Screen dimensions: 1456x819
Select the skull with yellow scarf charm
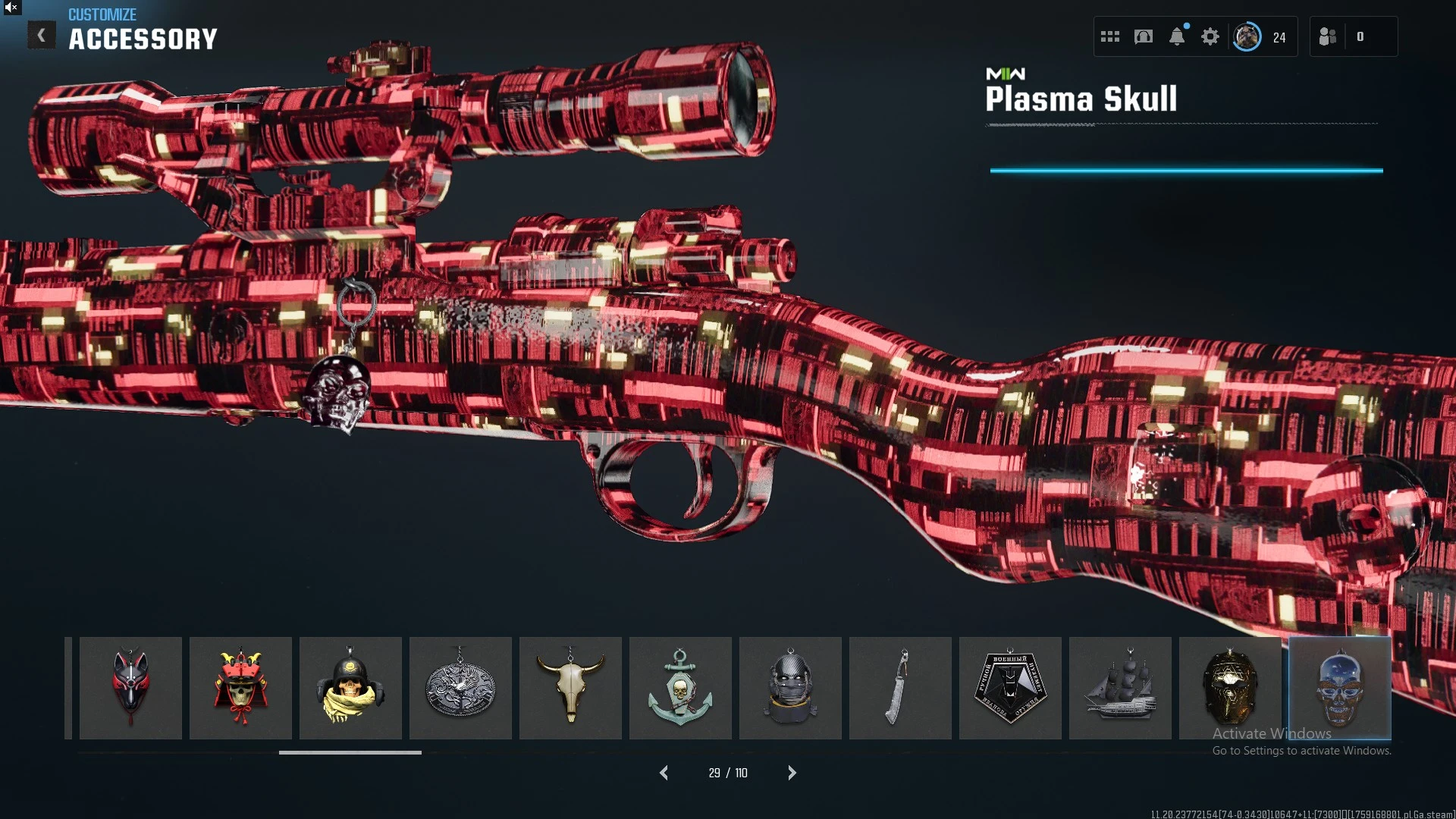350,688
